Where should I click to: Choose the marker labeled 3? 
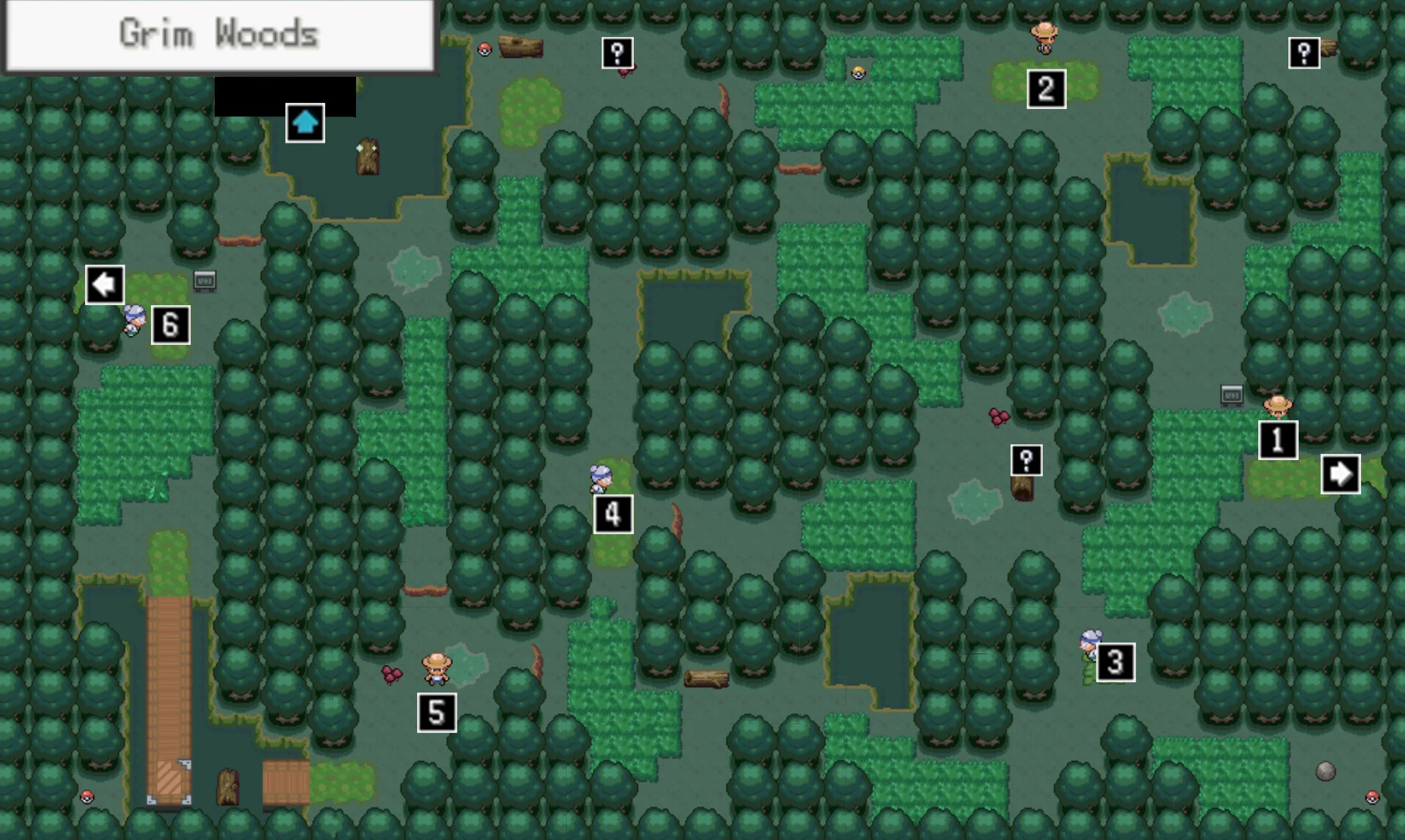[1115, 662]
